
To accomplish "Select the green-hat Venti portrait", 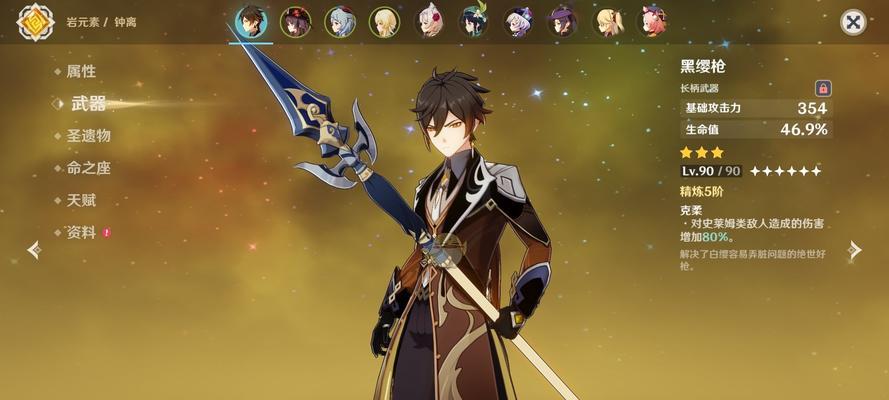I will point(474,22).
